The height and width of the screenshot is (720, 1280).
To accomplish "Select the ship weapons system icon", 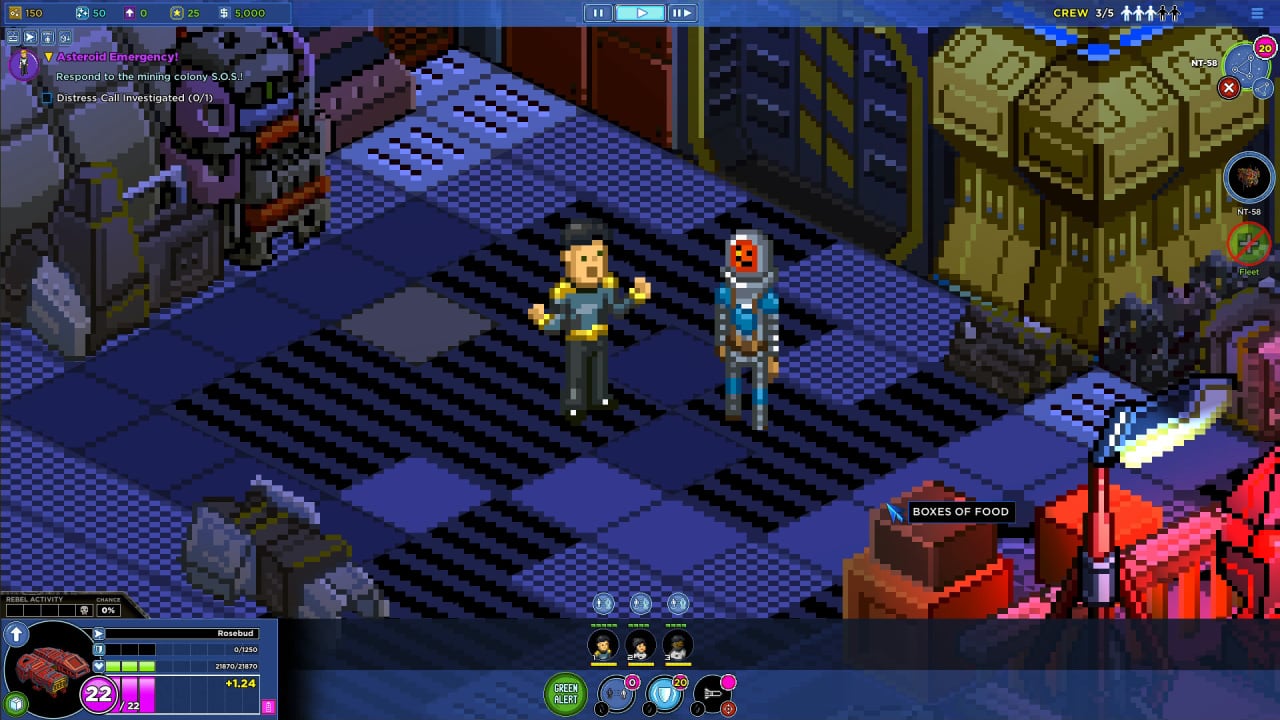I will pos(714,694).
